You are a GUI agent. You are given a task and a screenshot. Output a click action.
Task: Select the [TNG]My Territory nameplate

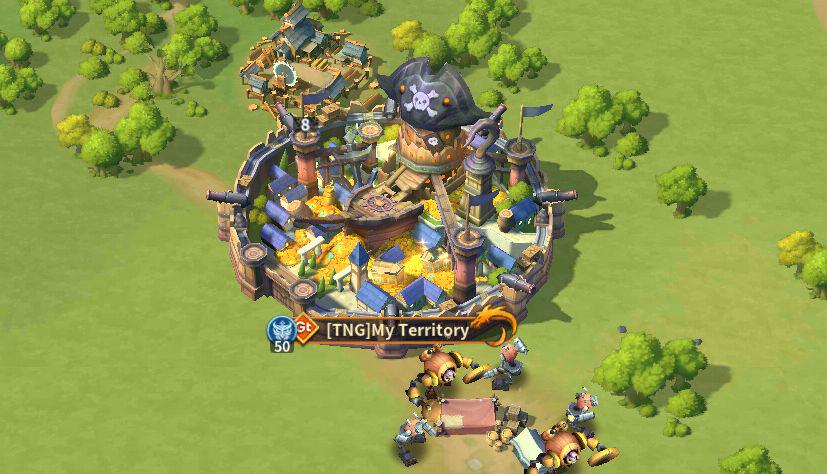tap(398, 330)
